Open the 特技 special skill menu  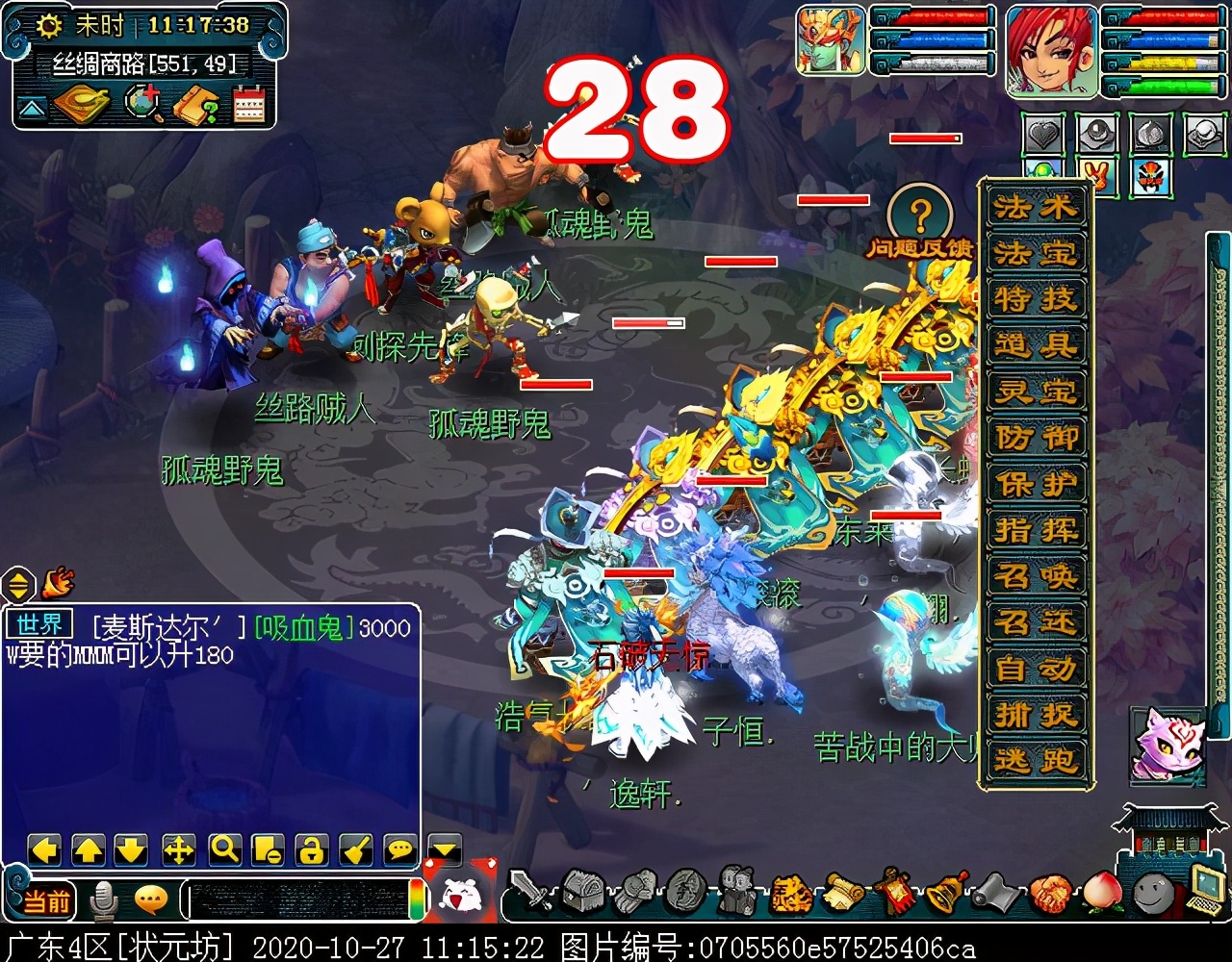click(1036, 299)
